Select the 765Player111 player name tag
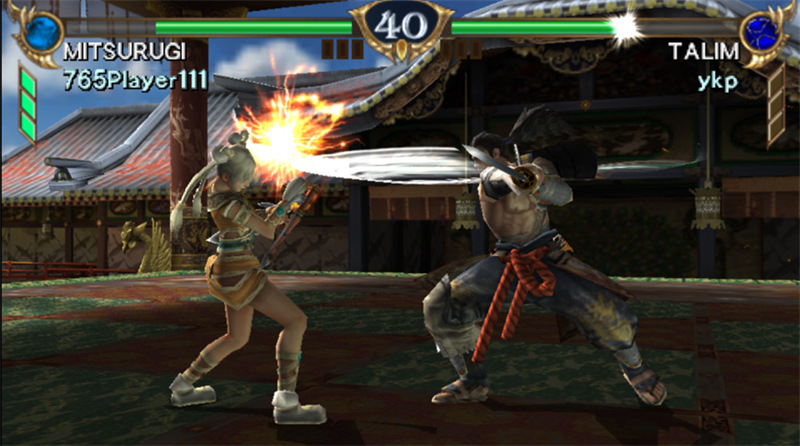Viewport: 800px width, 446px height. 134,80
